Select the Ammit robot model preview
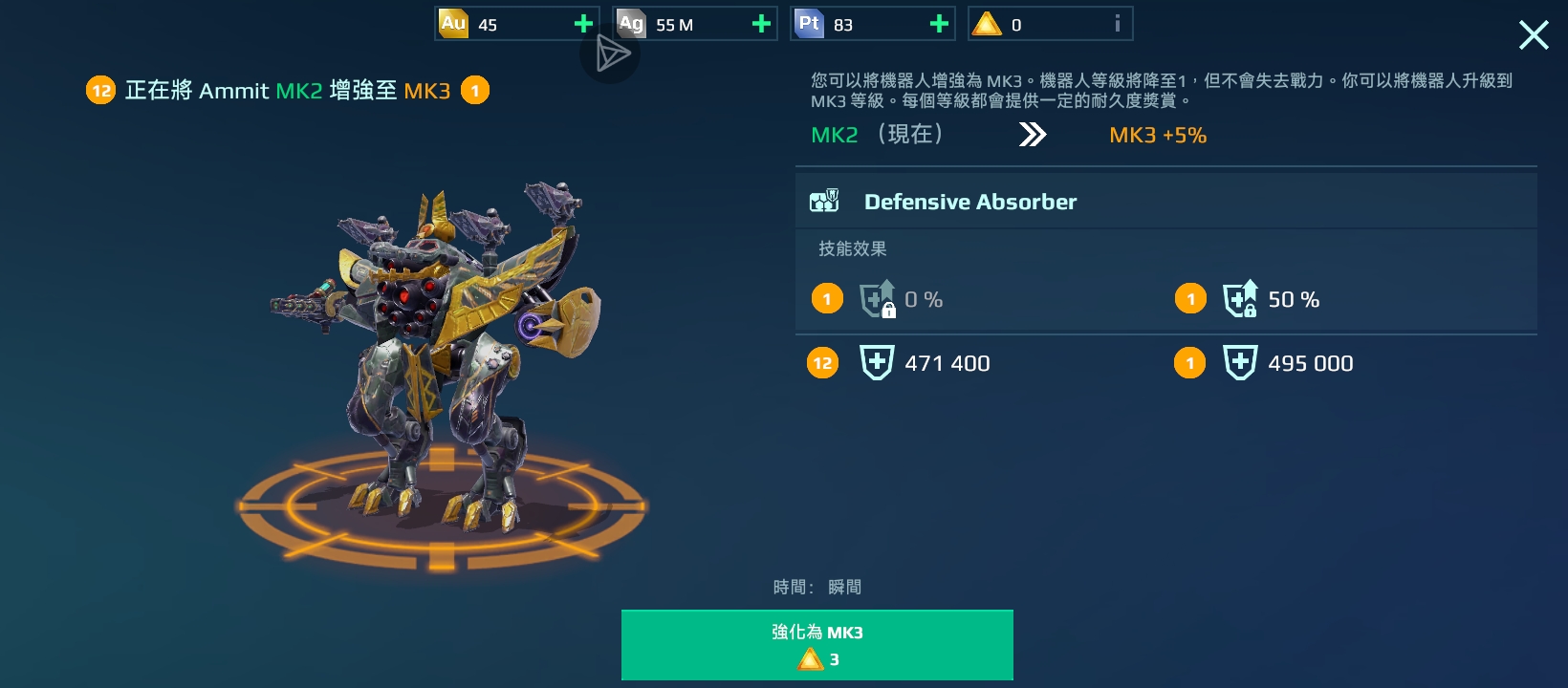The width and height of the screenshot is (1568, 688). [x=440, y=363]
